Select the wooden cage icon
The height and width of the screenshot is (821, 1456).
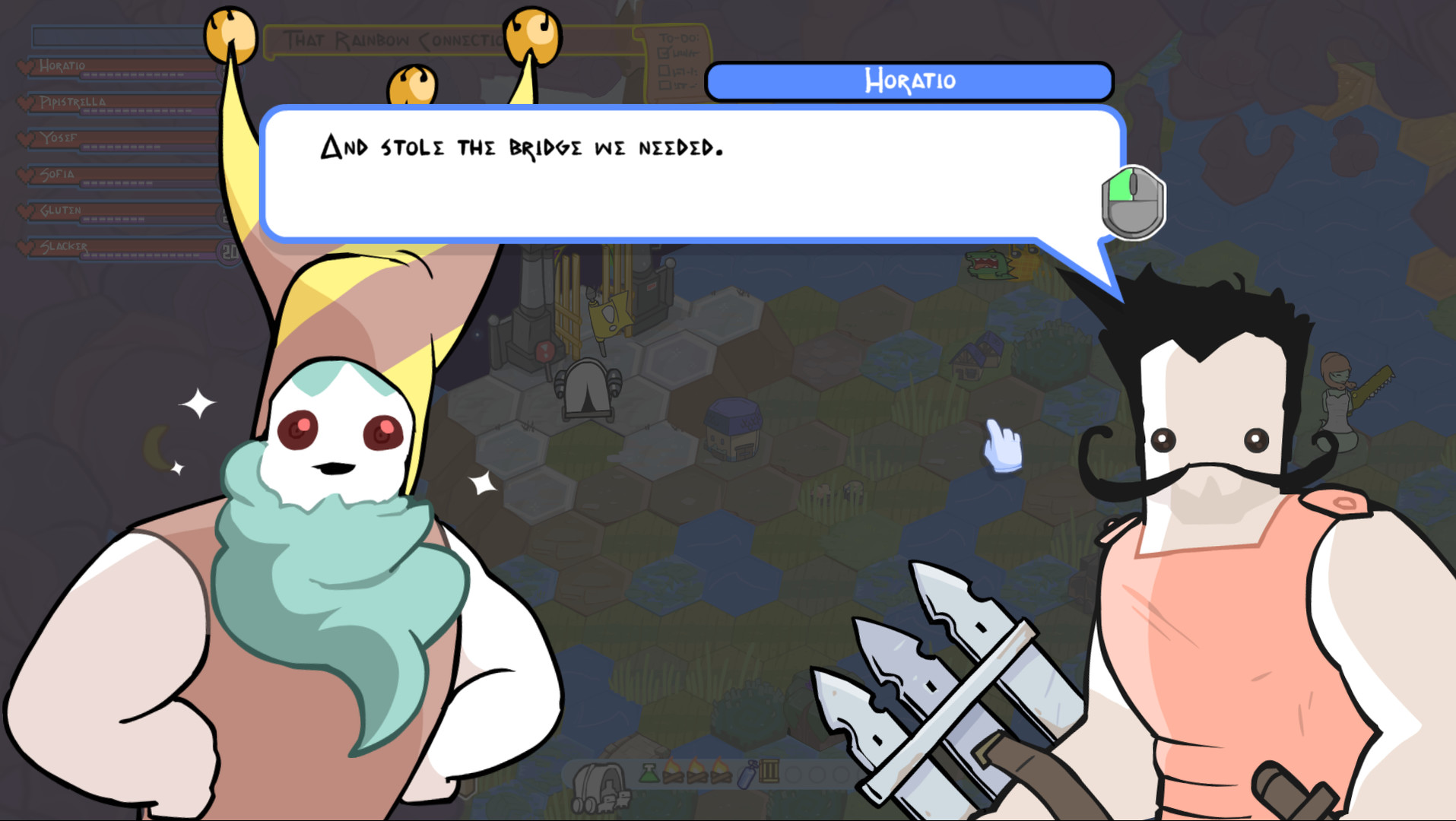[x=768, y=771]
